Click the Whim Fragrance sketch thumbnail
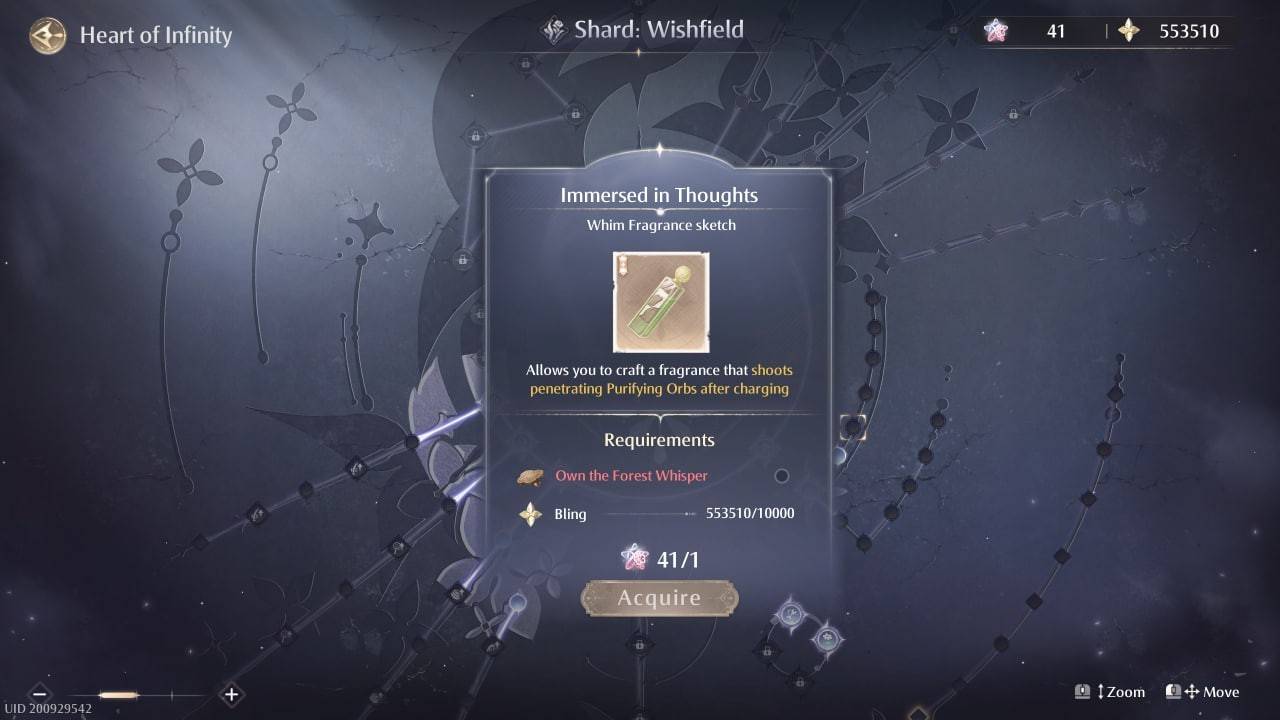This screenshot has height=720, width=1280. point(660,302)
